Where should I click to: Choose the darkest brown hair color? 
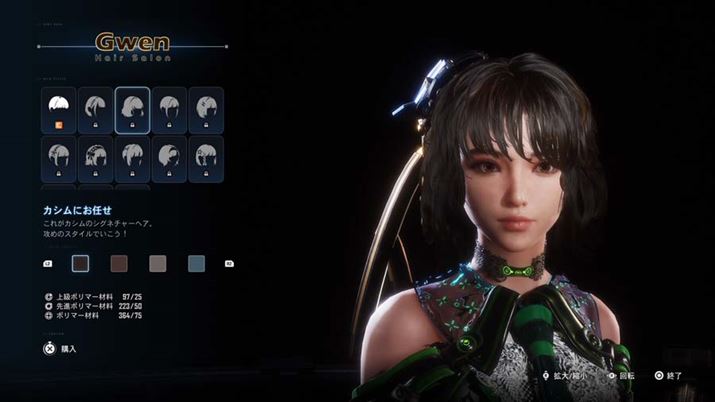[82, 263]
